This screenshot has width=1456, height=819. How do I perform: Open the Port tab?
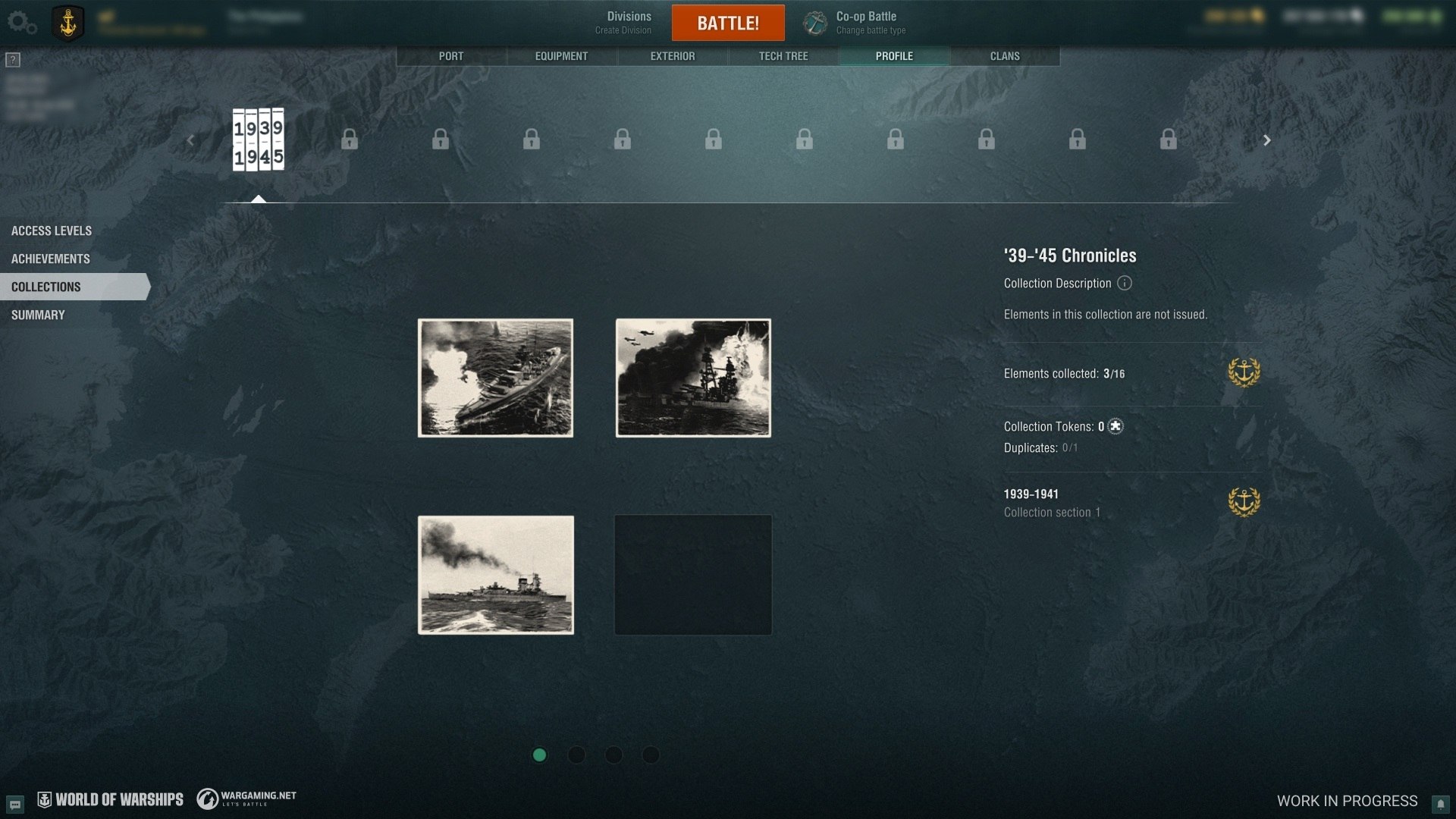(451, 56)
